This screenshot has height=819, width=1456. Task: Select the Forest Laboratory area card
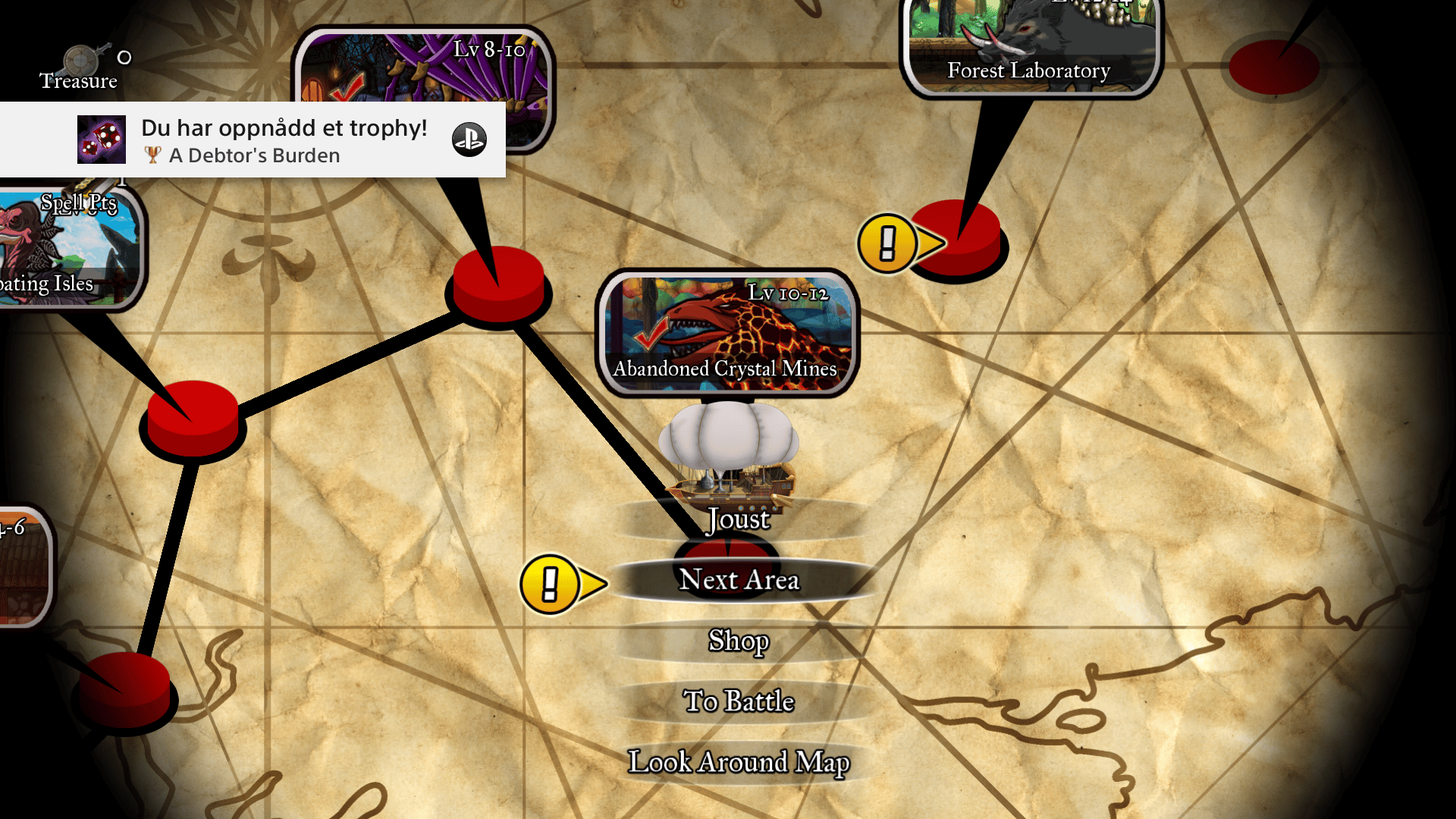coord(1031,47)
